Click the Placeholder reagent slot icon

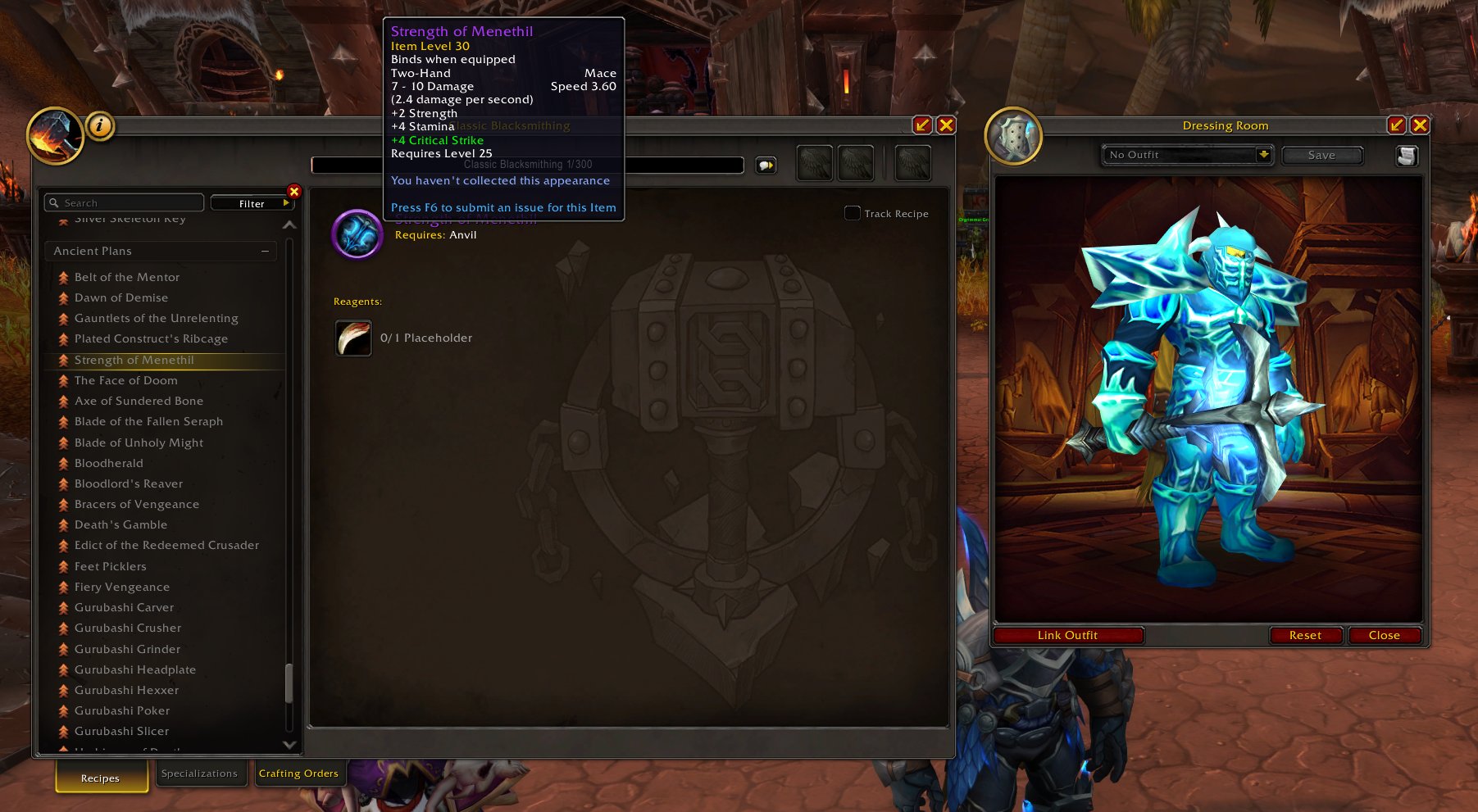click(x=352, y=338)
